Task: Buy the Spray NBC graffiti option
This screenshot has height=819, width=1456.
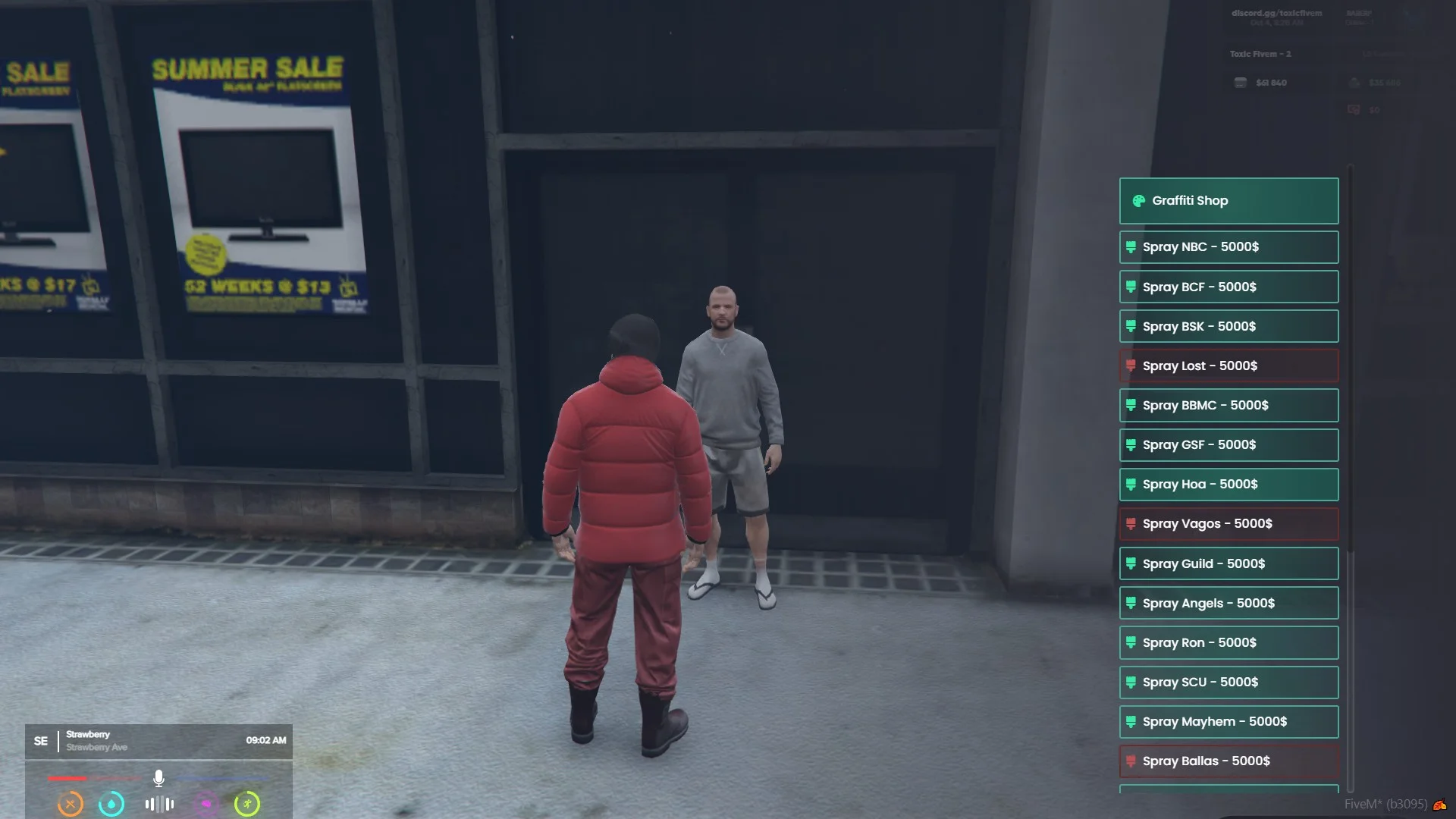Action: 1228,247
